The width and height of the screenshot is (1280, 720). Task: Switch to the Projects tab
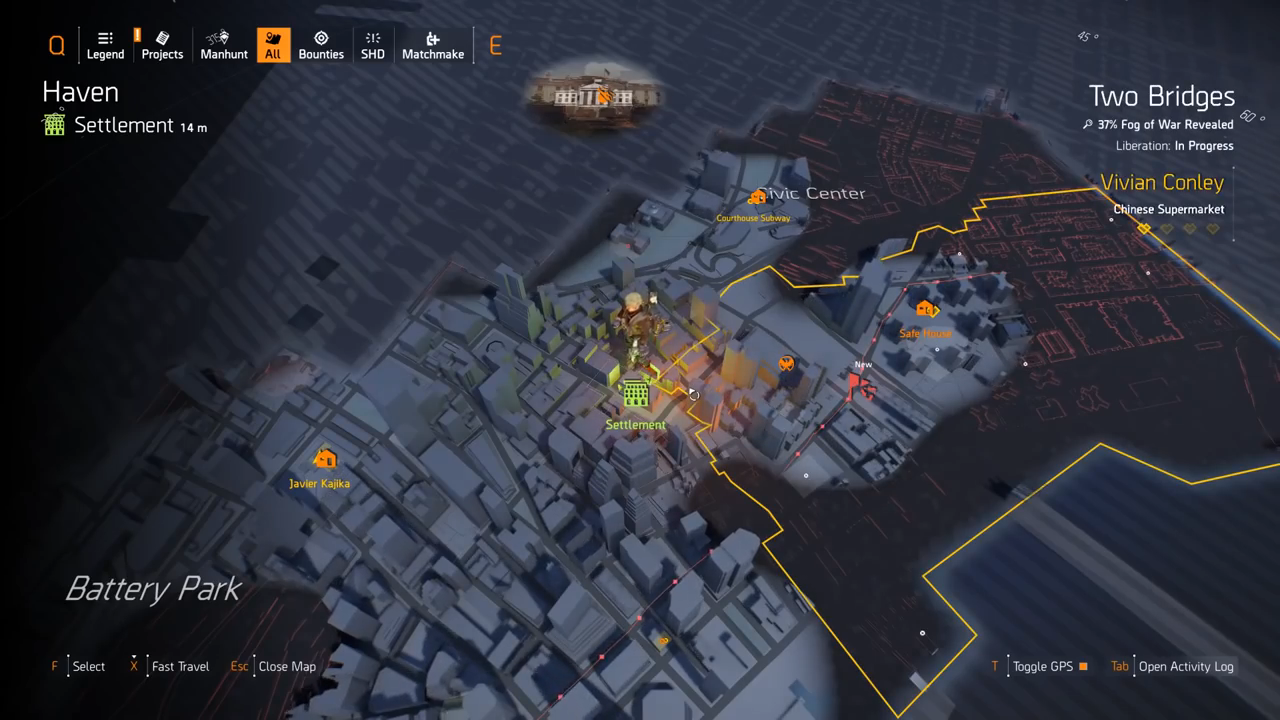pyautogui.click(x=162, y=45)
